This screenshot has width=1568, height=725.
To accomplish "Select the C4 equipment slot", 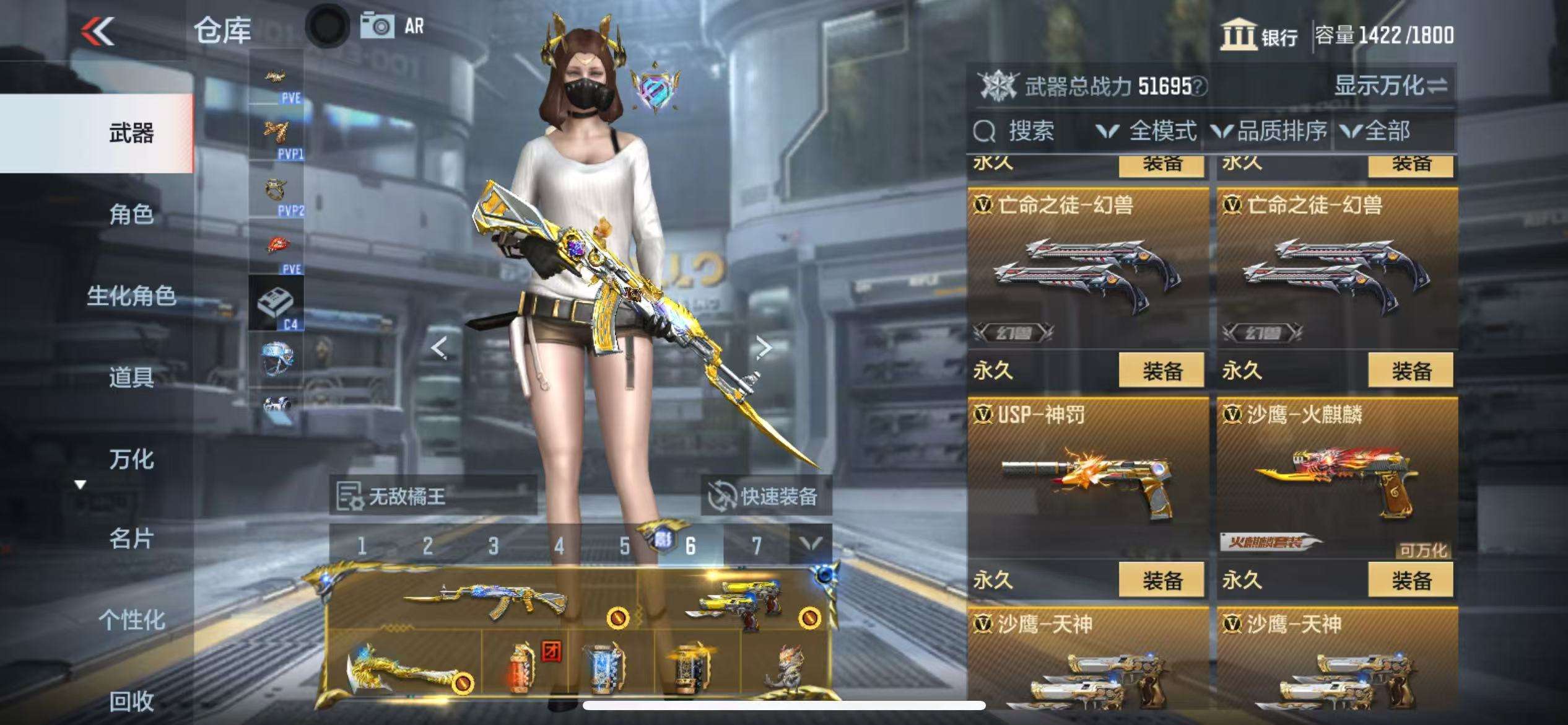I will pos(276,304).
